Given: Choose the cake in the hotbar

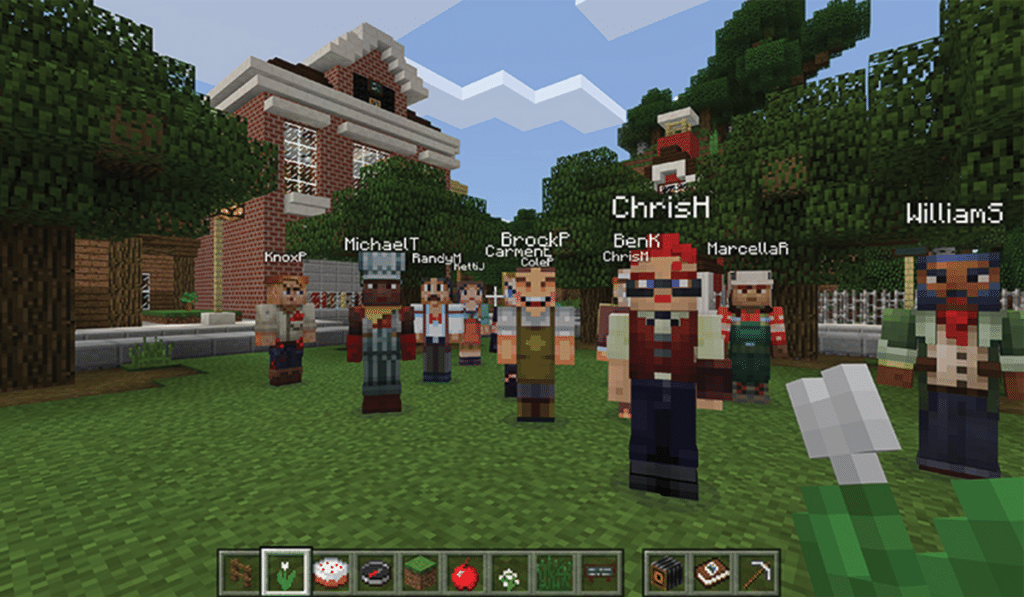Looking at the screenshot, I should pos(330,572).
